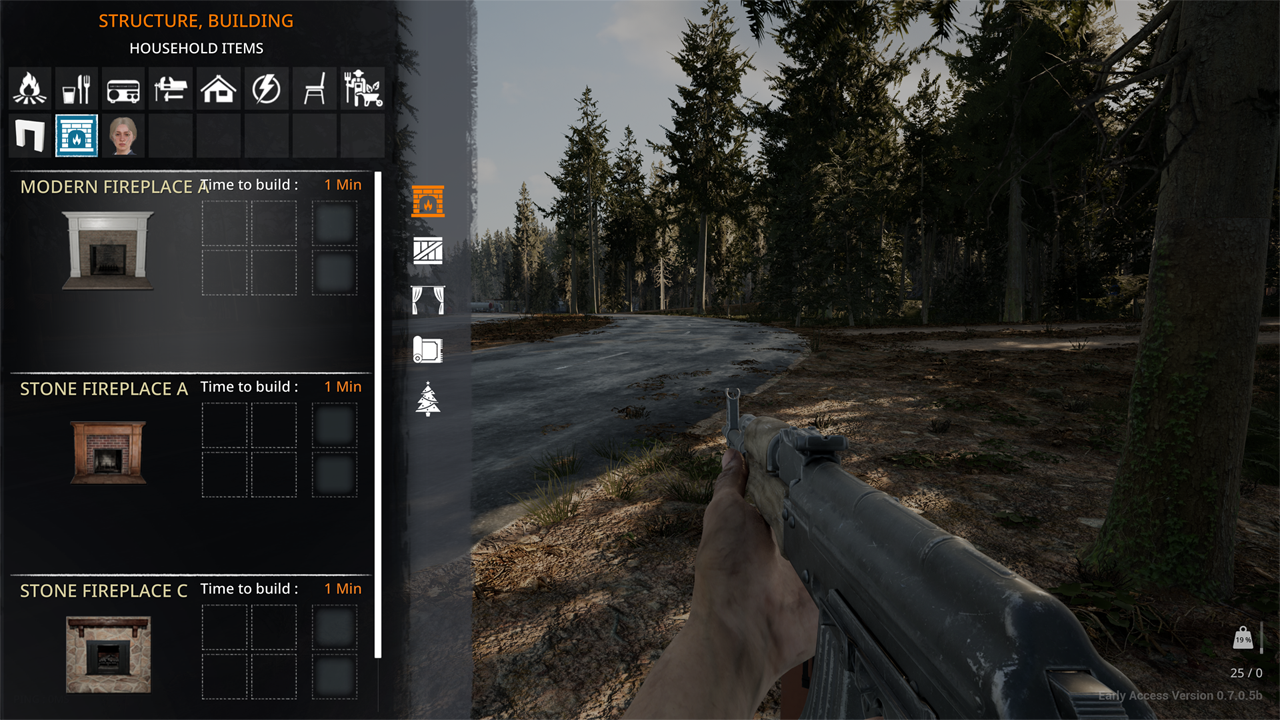This screenshot has width=1280, height=720.
Task: Select the food and drink category
Action: click(x=77, y=89)
